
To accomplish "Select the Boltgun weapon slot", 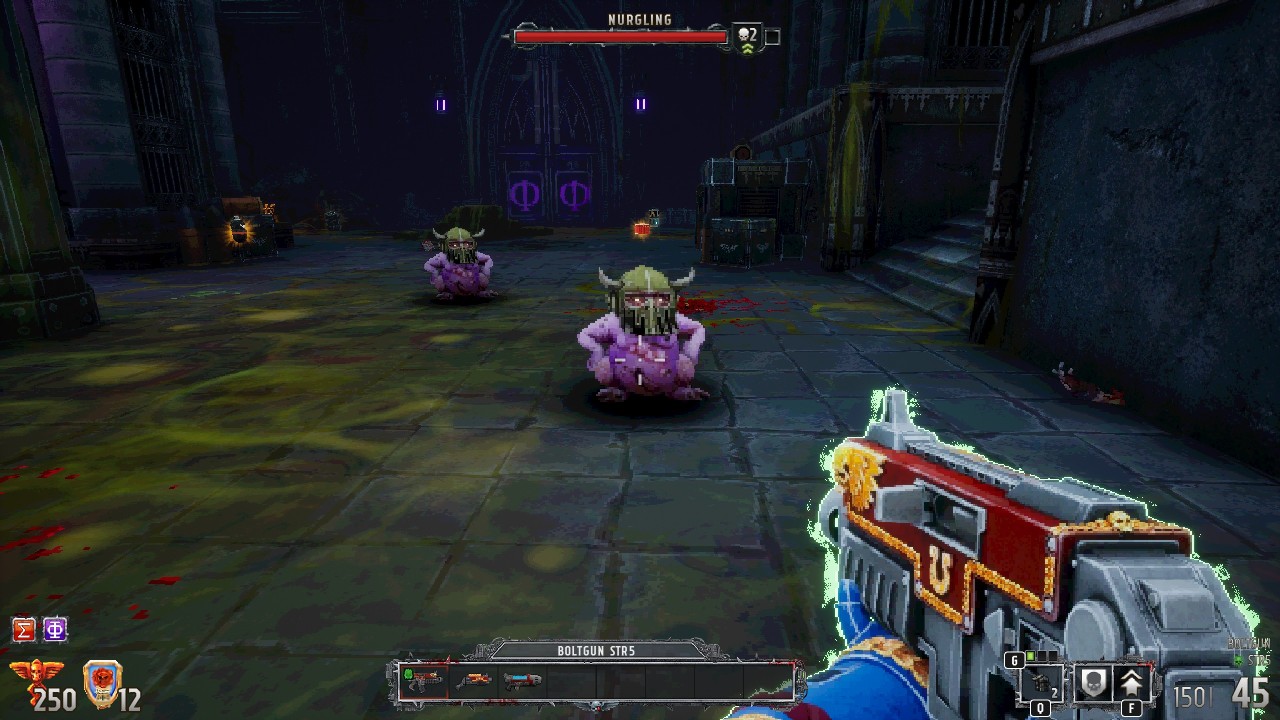I will [x=423, y=682].
